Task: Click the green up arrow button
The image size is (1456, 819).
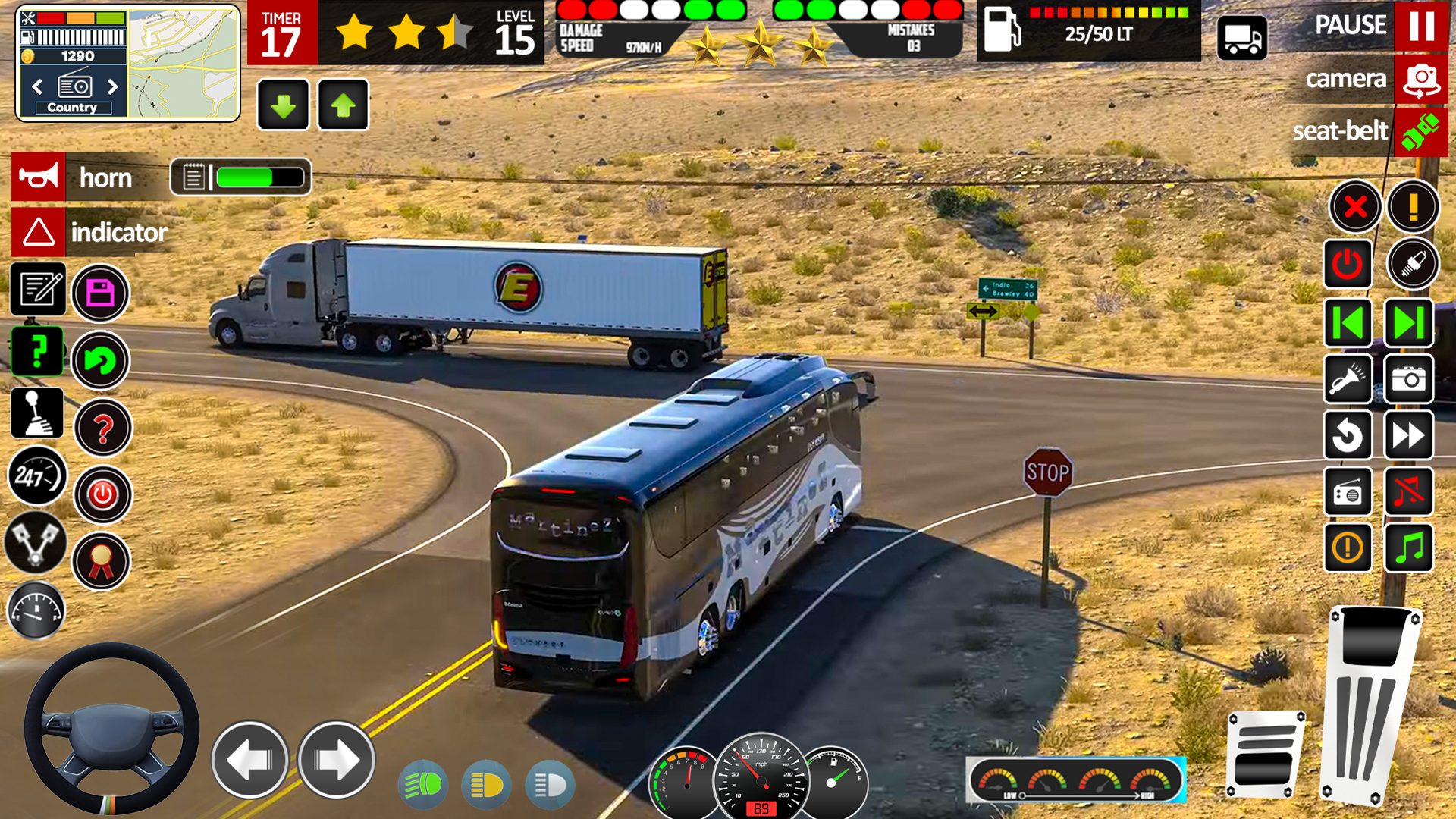Action: coord(343,105)
